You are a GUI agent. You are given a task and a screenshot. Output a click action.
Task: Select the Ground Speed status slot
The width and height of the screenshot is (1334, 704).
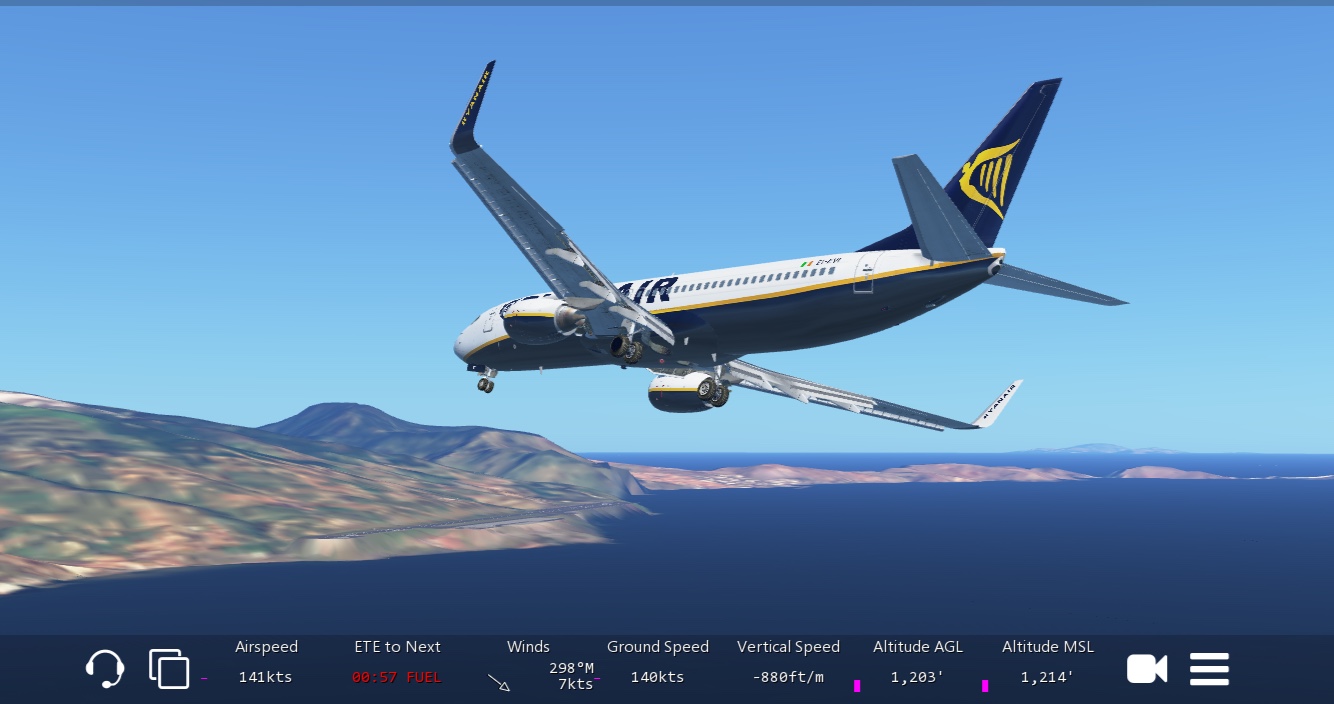[657, 663]
